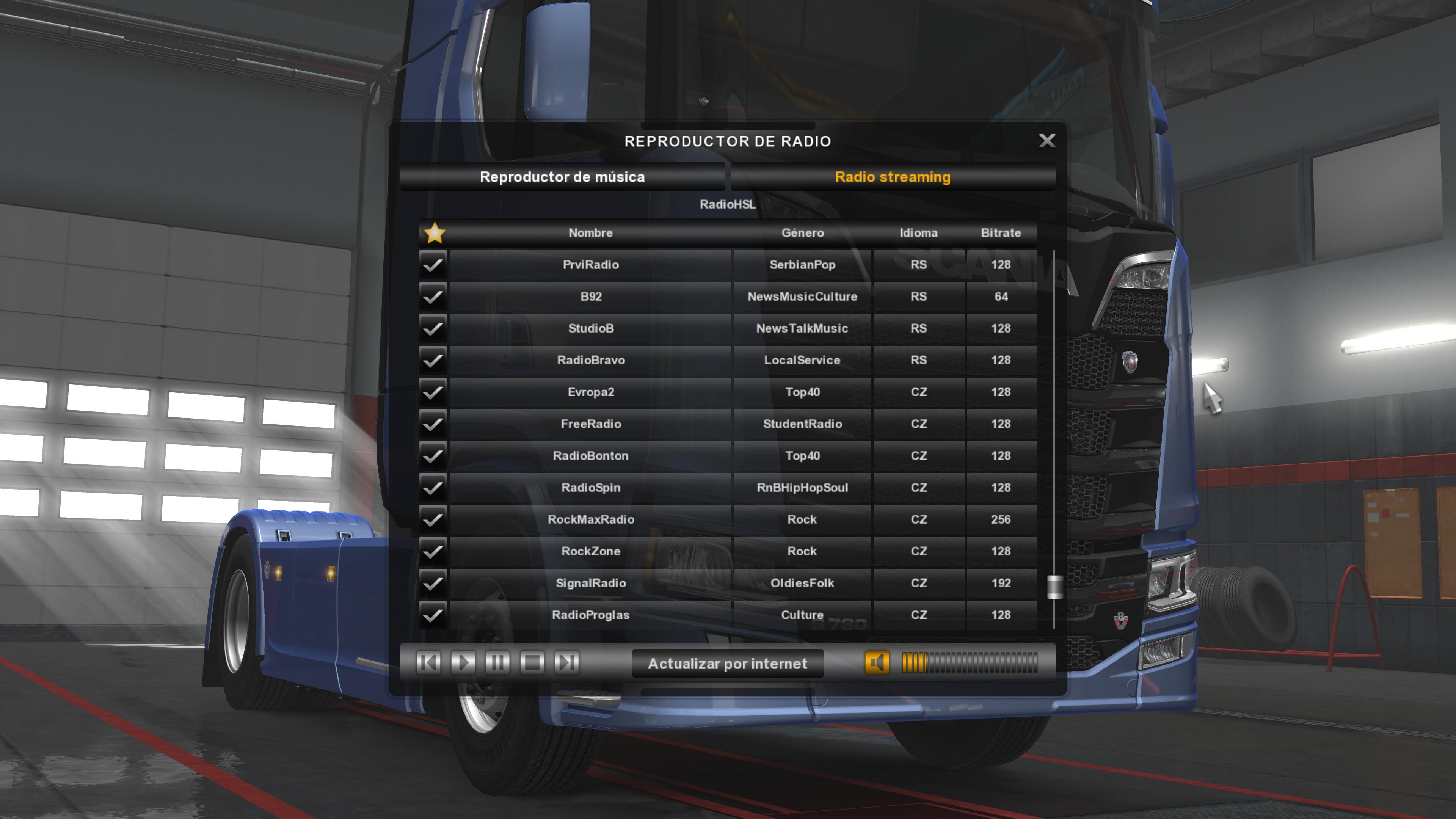Skip to the next station
Image resolution: width=1456 pixels, height=819 pixels.
[x=566, y=662]
